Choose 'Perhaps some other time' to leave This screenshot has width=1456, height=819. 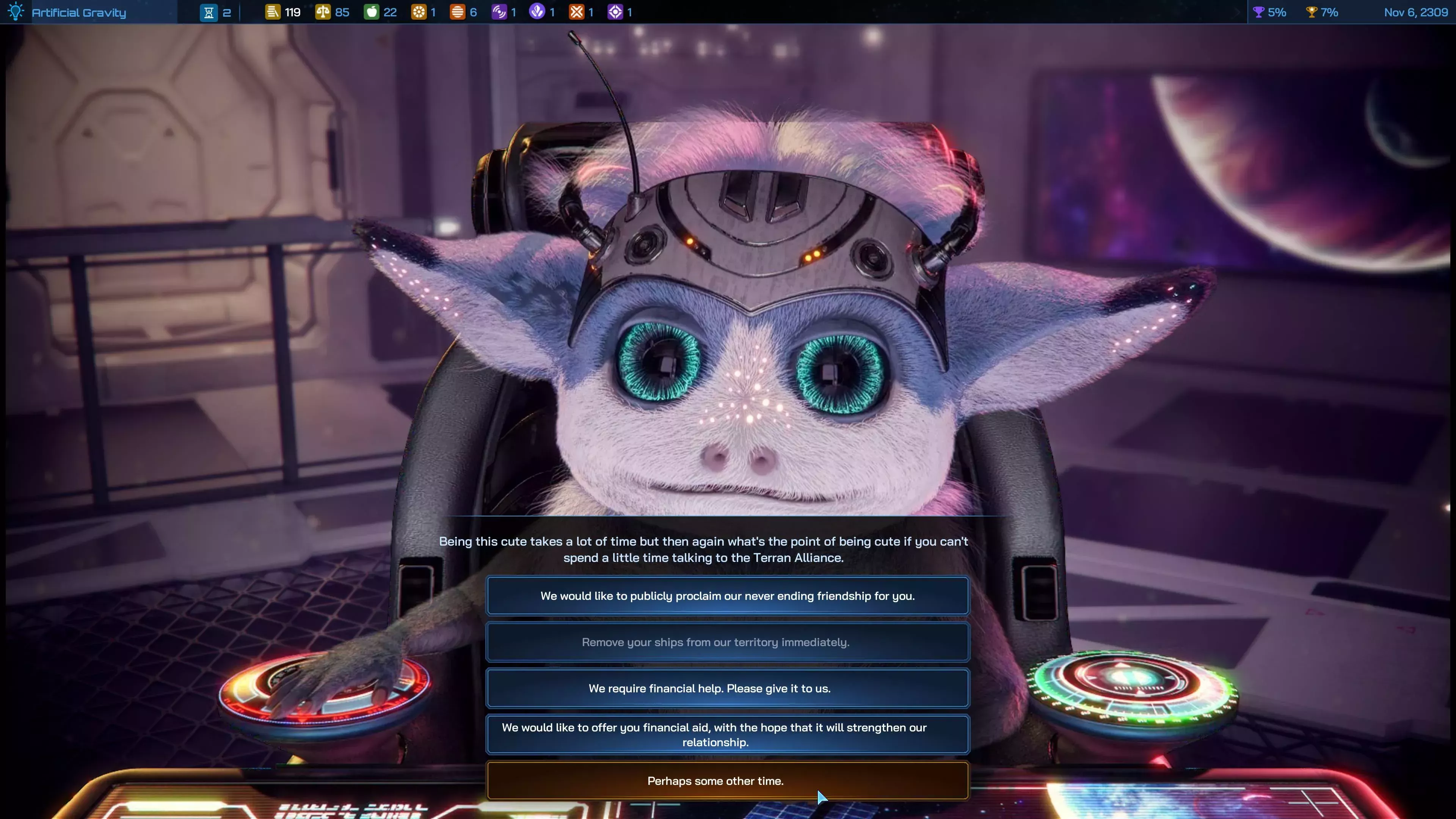[x=728, y=781]
